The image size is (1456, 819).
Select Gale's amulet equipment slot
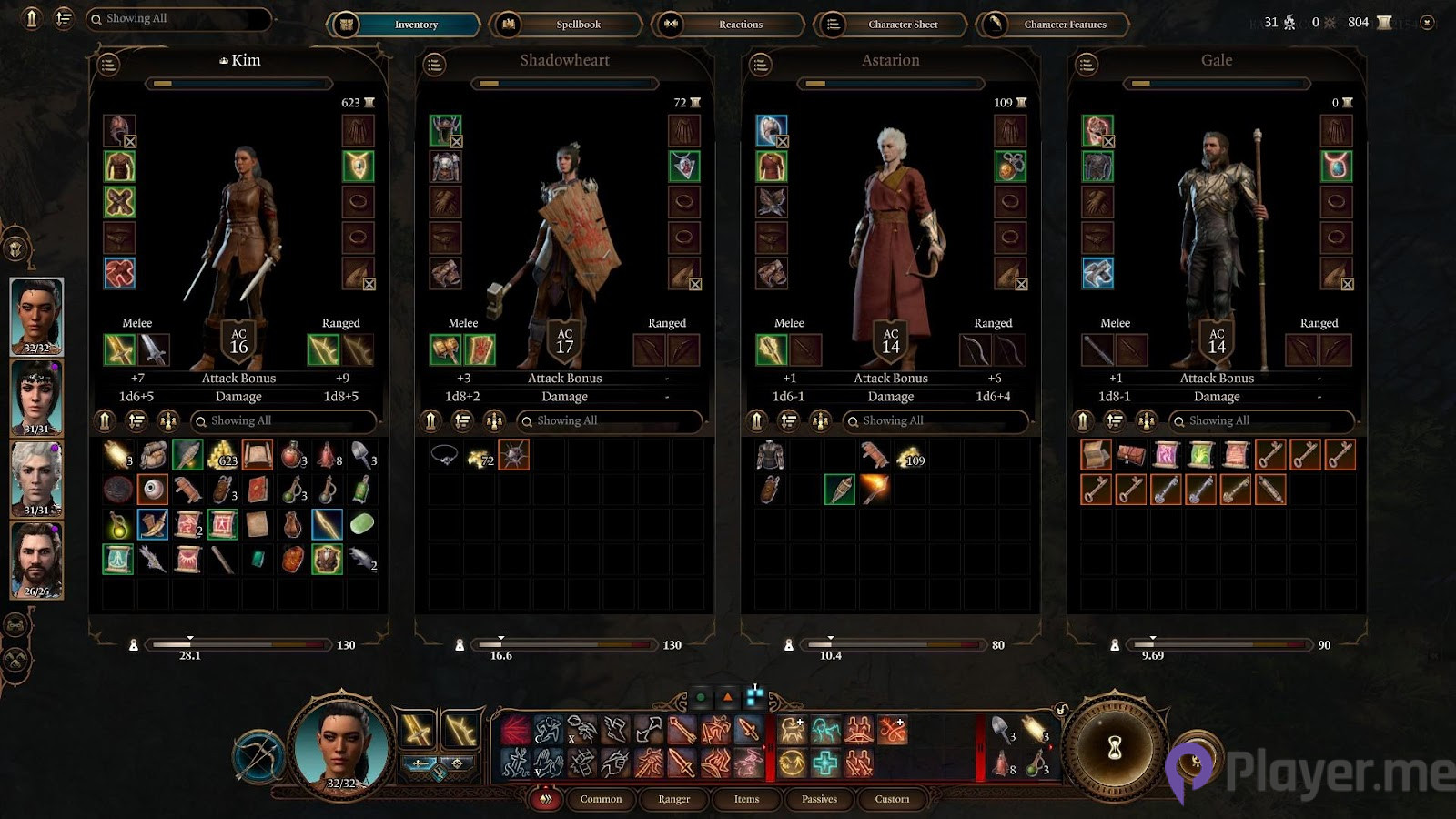pos(1336,167)
